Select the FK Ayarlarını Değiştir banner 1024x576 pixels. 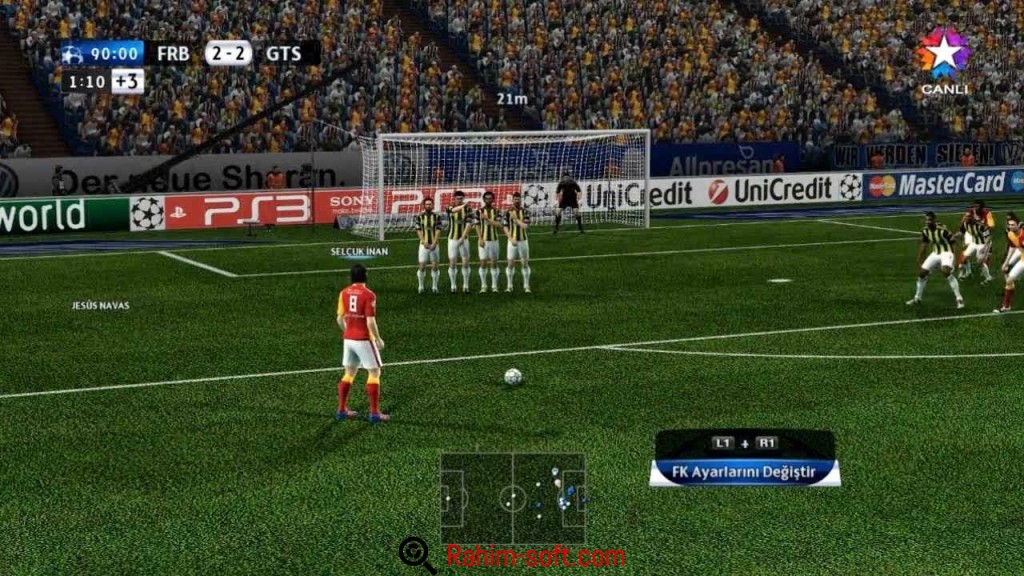click(x=744, y=471)
